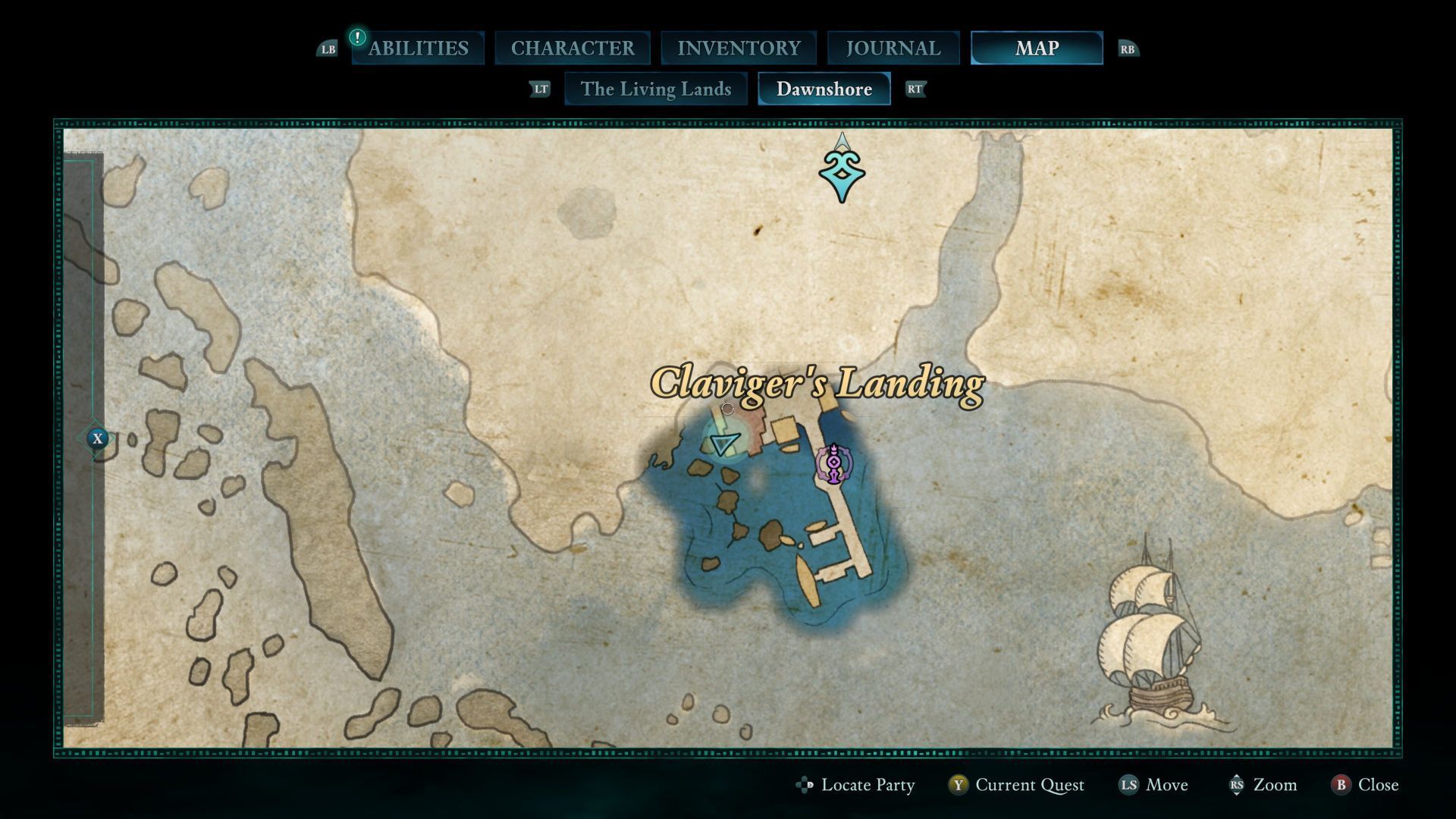Switch to the Abilities tab
The height and width of the screenshot is (819, 1456).
[x=418, y=49]
